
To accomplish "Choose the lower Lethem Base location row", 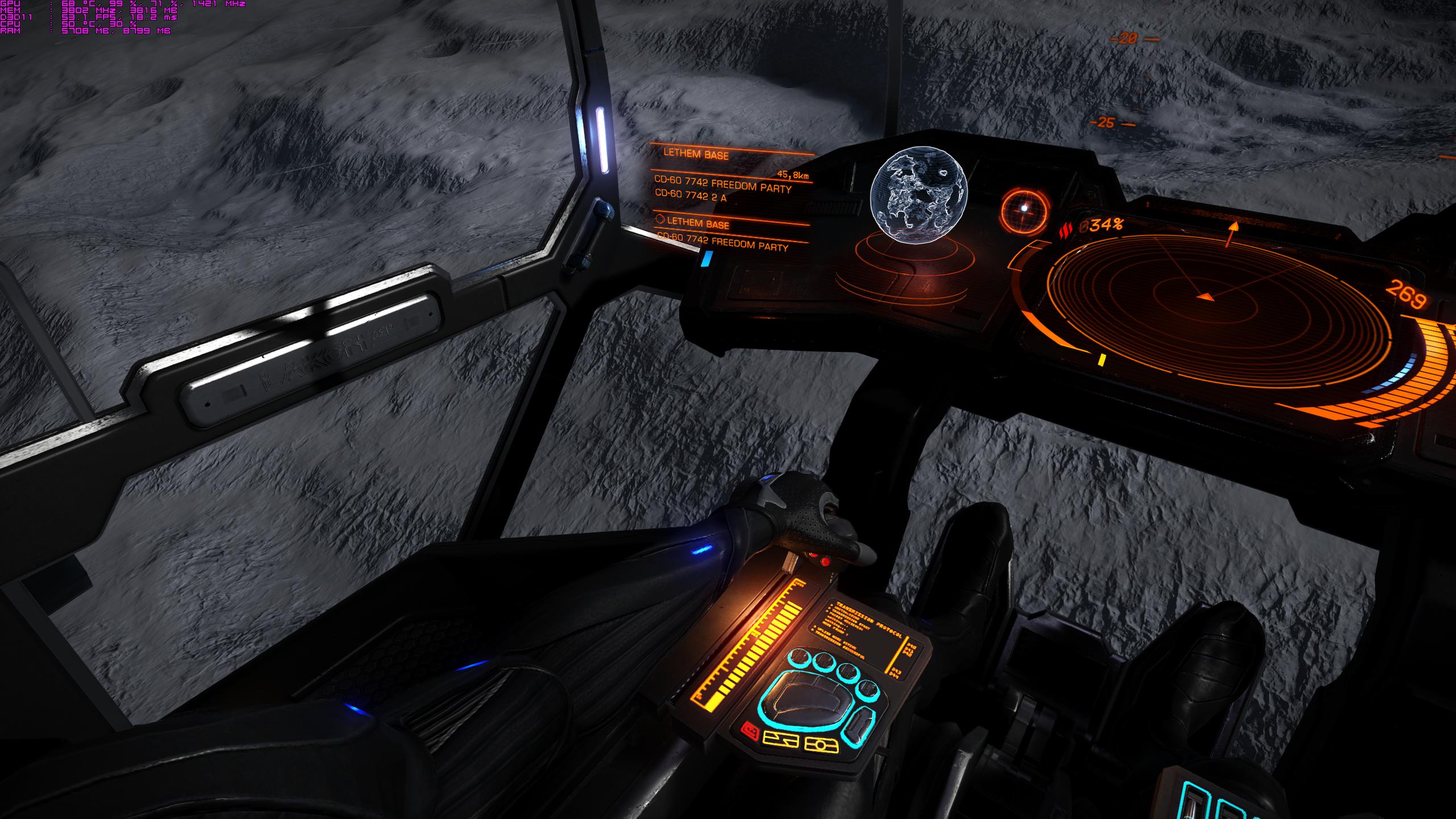I will tap(698, 224).
